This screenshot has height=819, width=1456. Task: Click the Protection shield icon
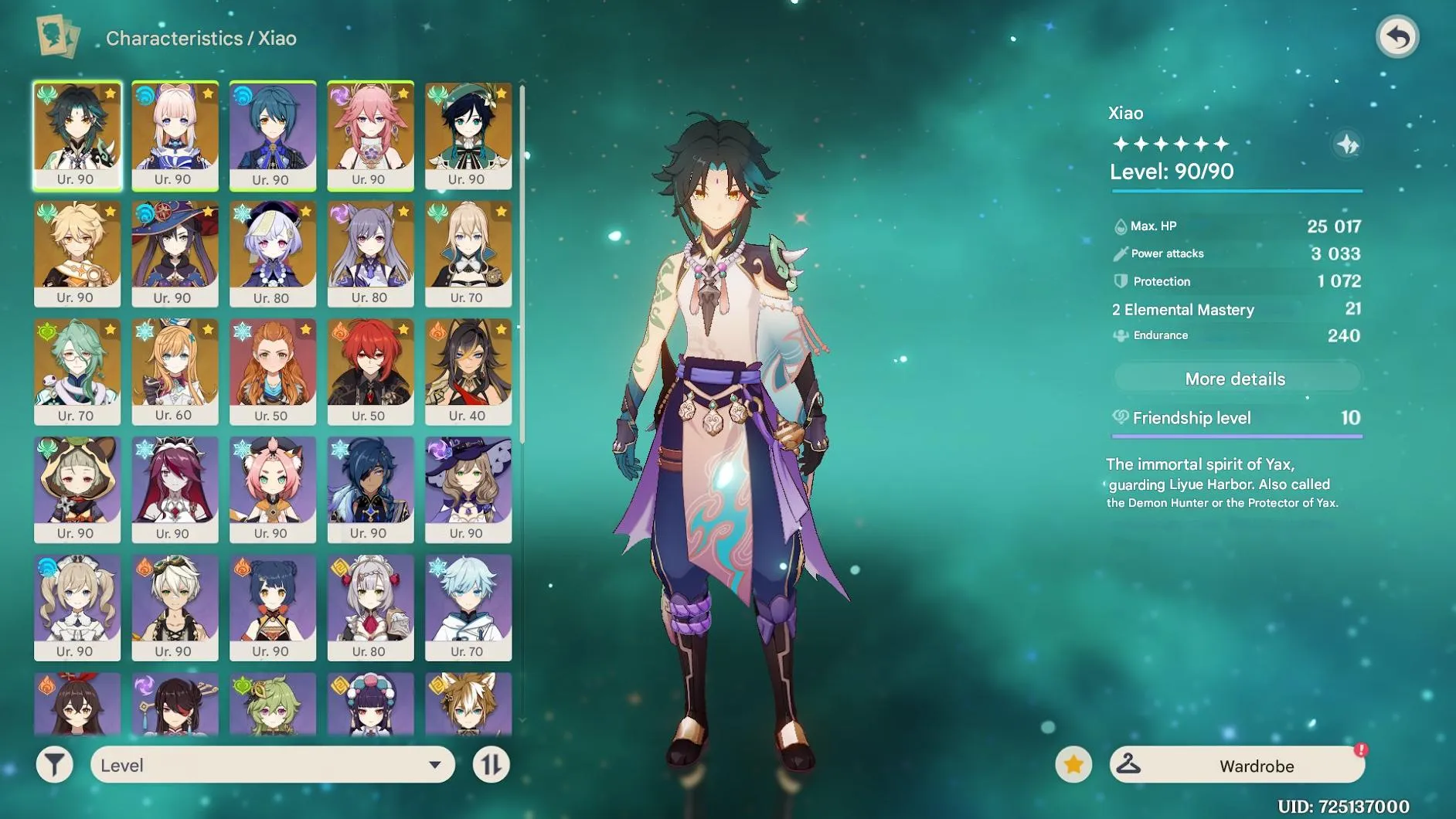[1122, 281]
